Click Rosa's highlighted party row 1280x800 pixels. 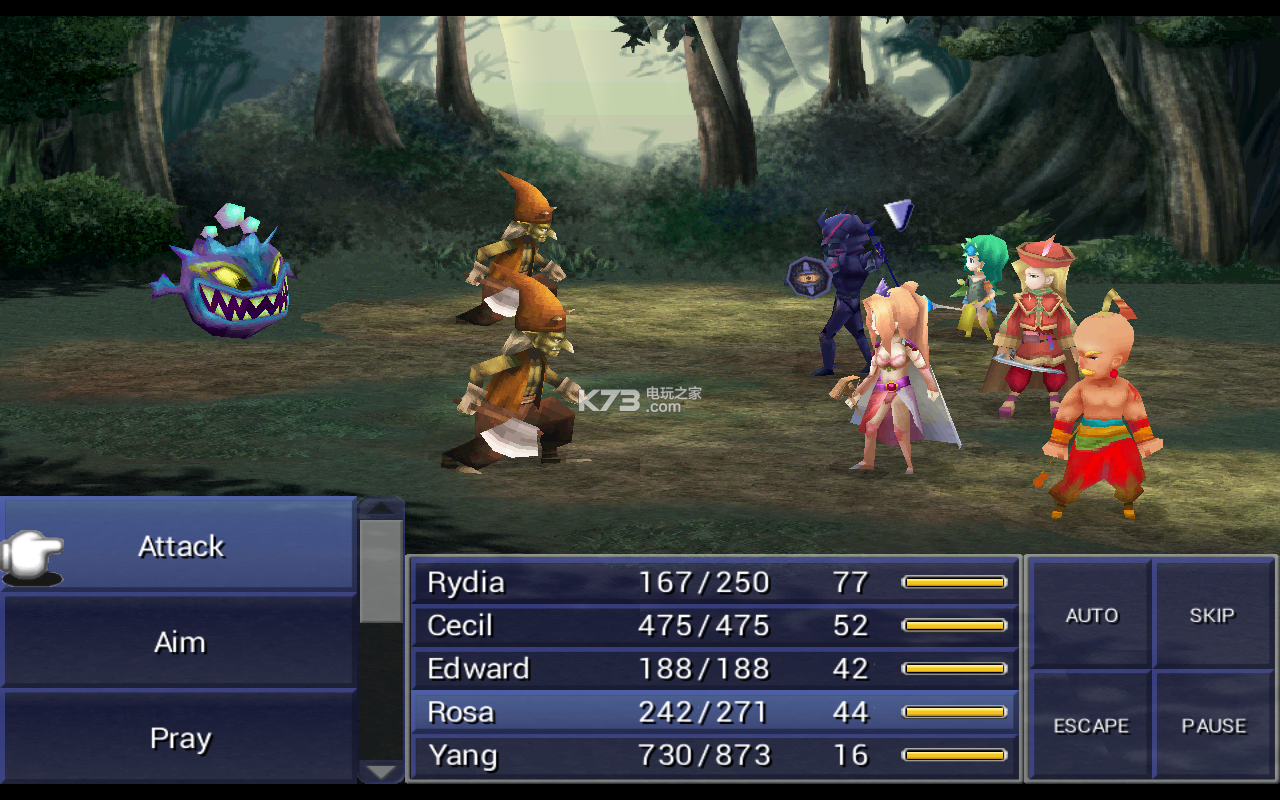pos(714,712)
